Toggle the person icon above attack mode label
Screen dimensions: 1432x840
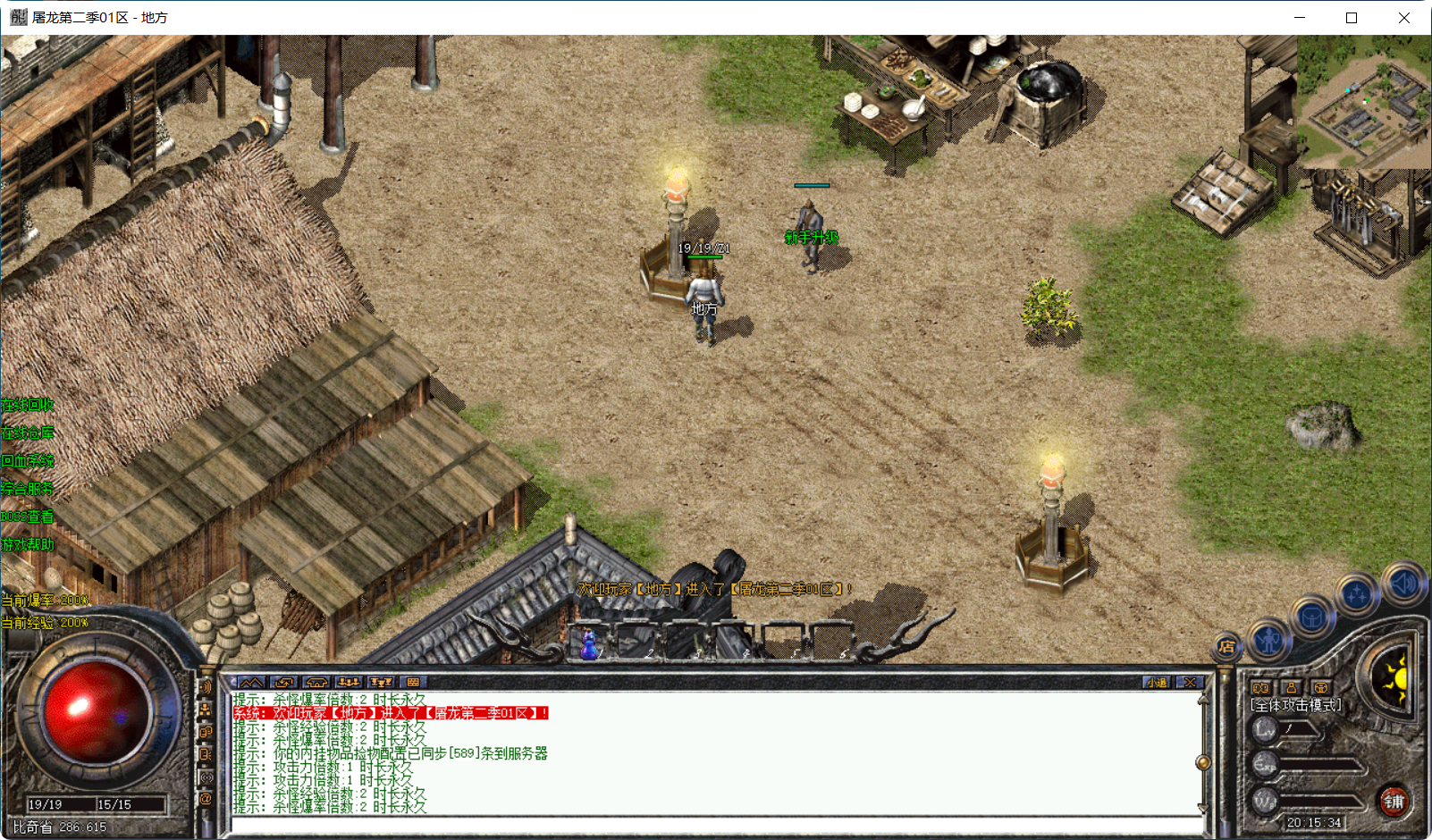click(1293, 686)
